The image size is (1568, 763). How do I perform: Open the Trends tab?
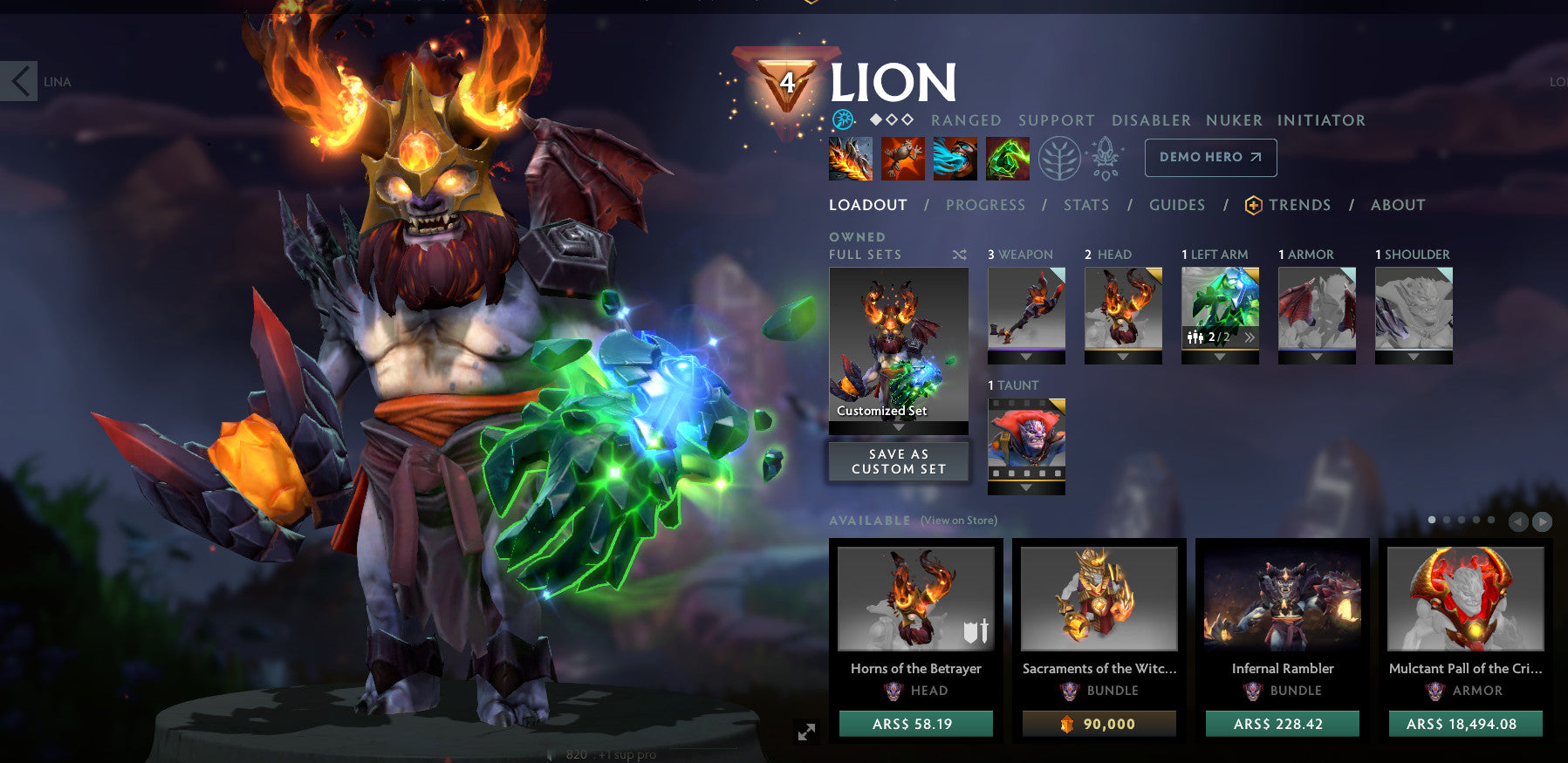click(1301, 205)
